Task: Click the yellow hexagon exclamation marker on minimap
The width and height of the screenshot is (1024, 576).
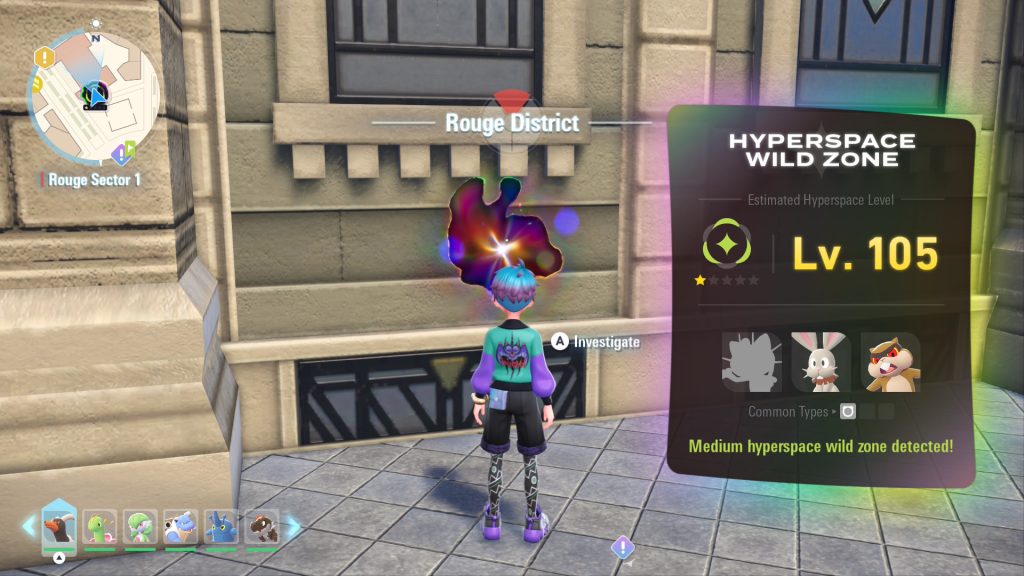Action: tap(42, 57)
